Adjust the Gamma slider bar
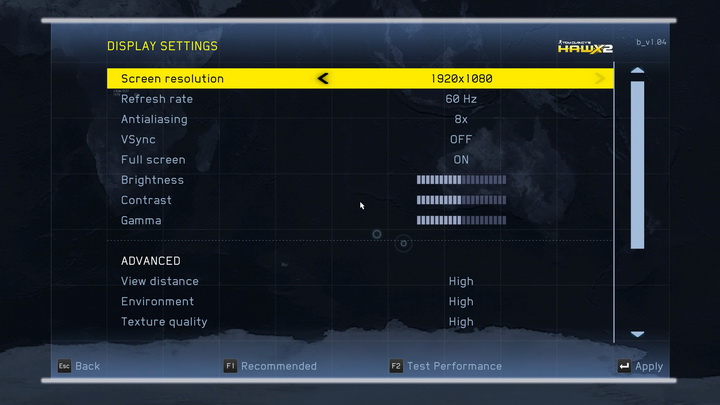This screenshot has width=720, height=405. pyautogui.click(x=461, y=220)
